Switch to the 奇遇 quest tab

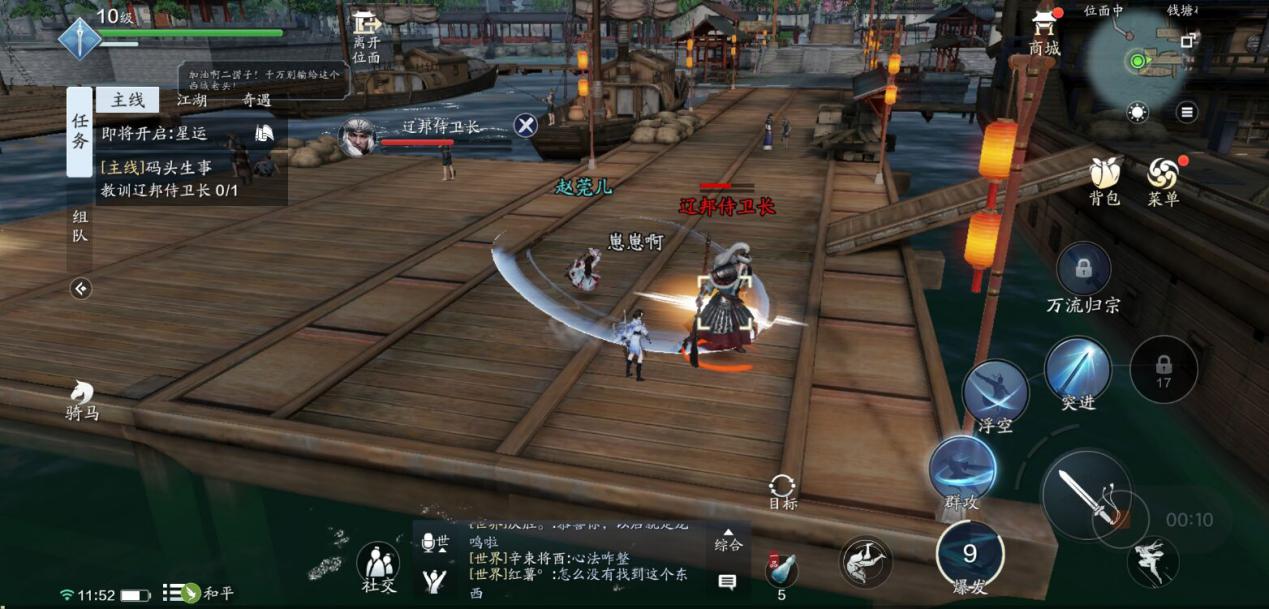click(x=256, y=100)
